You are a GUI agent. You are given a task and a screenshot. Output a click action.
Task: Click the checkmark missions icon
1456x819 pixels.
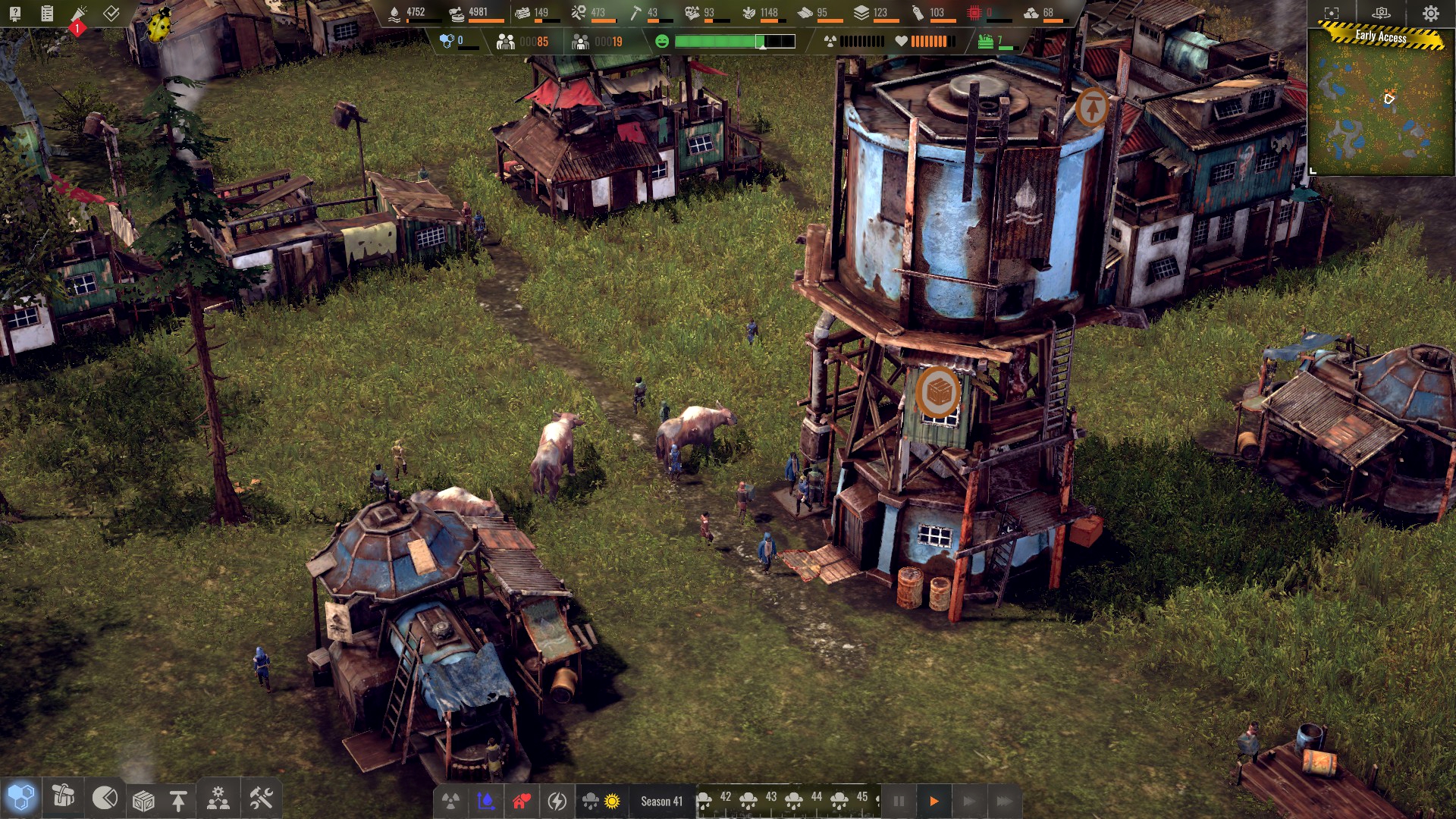[111, 13]
